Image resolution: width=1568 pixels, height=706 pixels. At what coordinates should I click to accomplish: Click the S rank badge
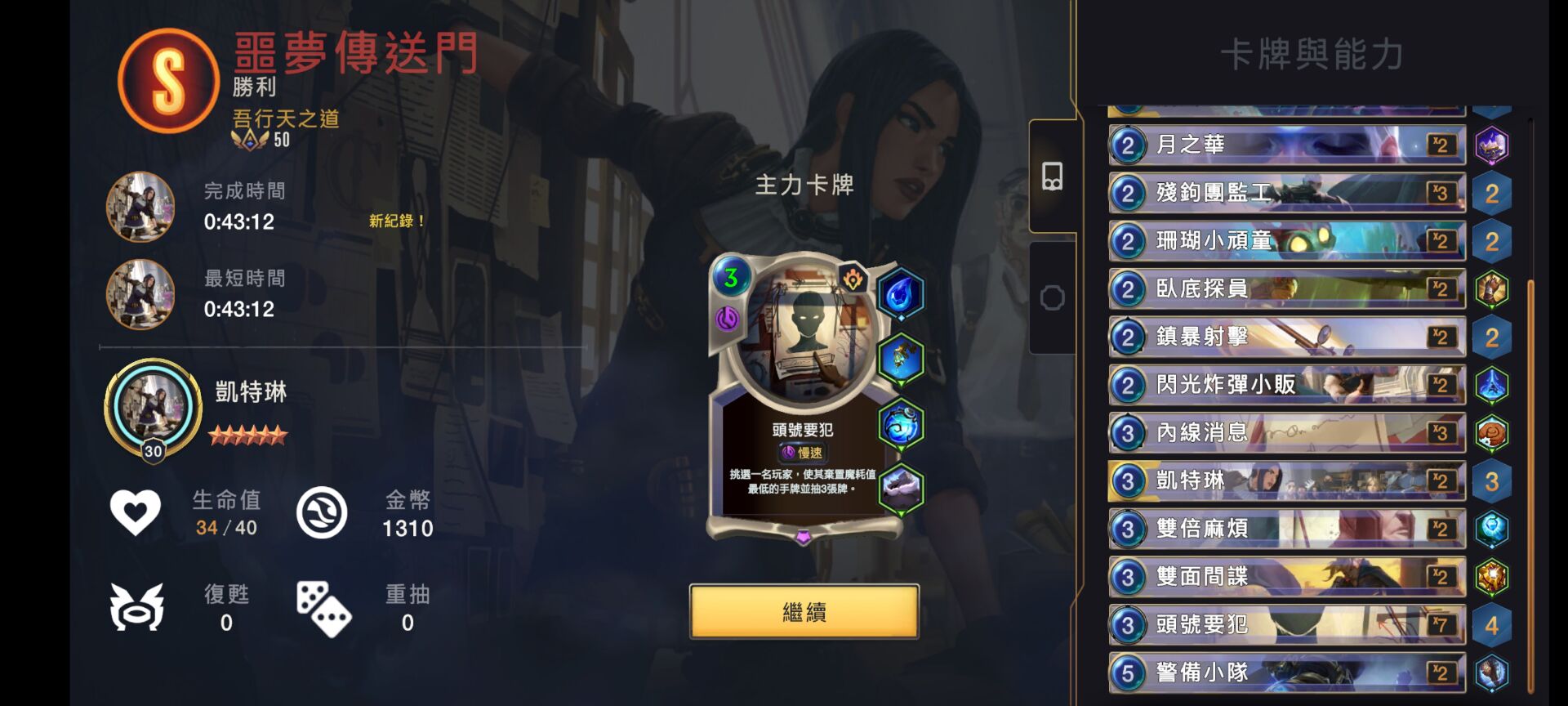tap(169, 81)
